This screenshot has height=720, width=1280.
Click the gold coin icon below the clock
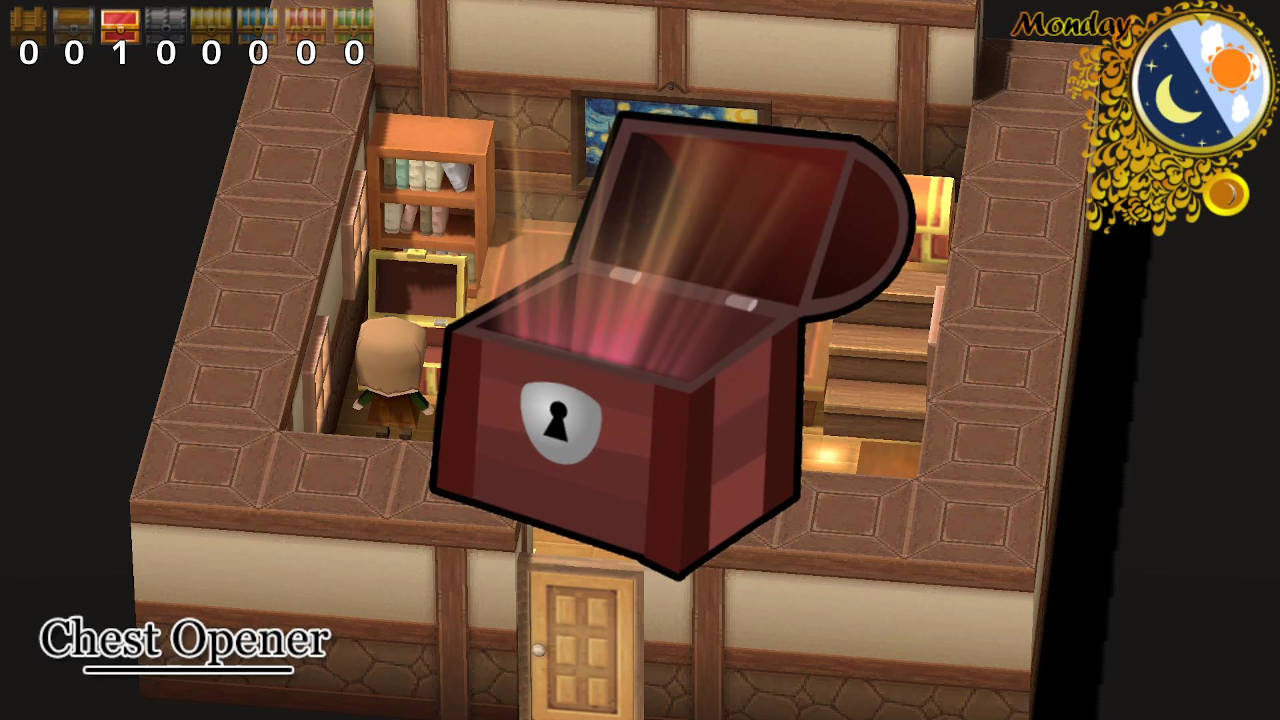pos(1225,195)
